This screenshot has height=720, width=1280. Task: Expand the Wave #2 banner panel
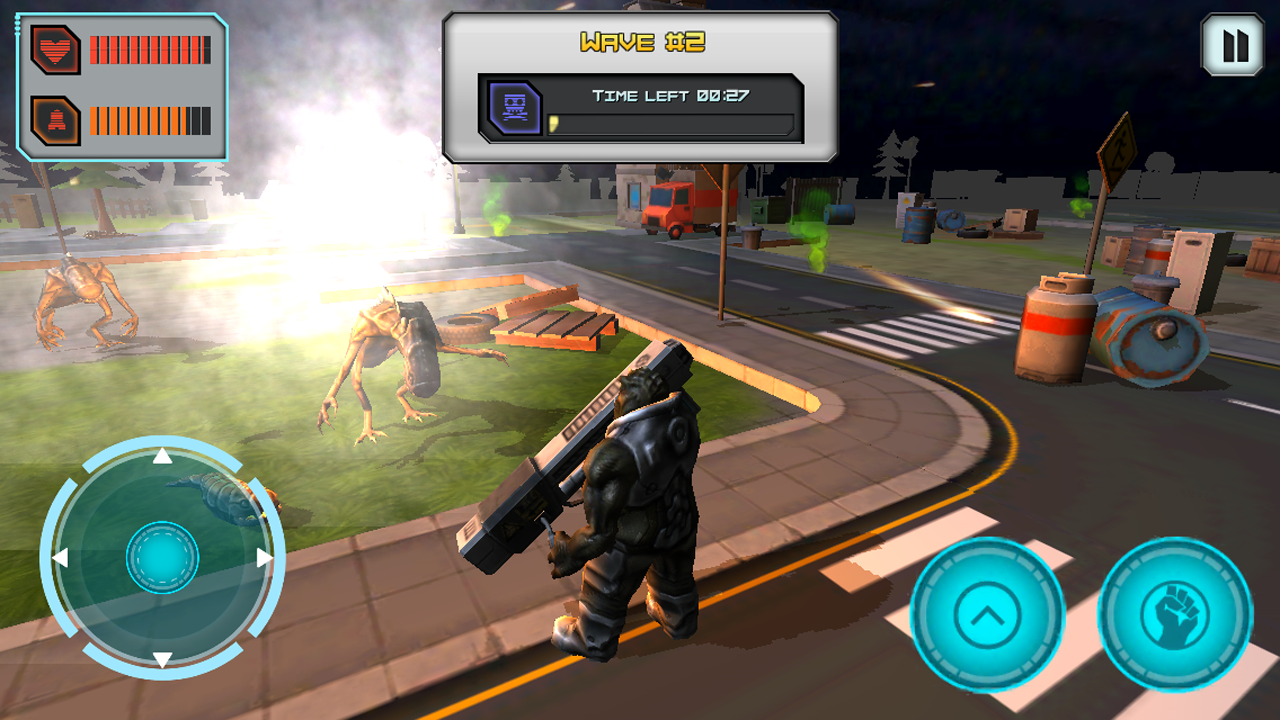click(640, 85)
